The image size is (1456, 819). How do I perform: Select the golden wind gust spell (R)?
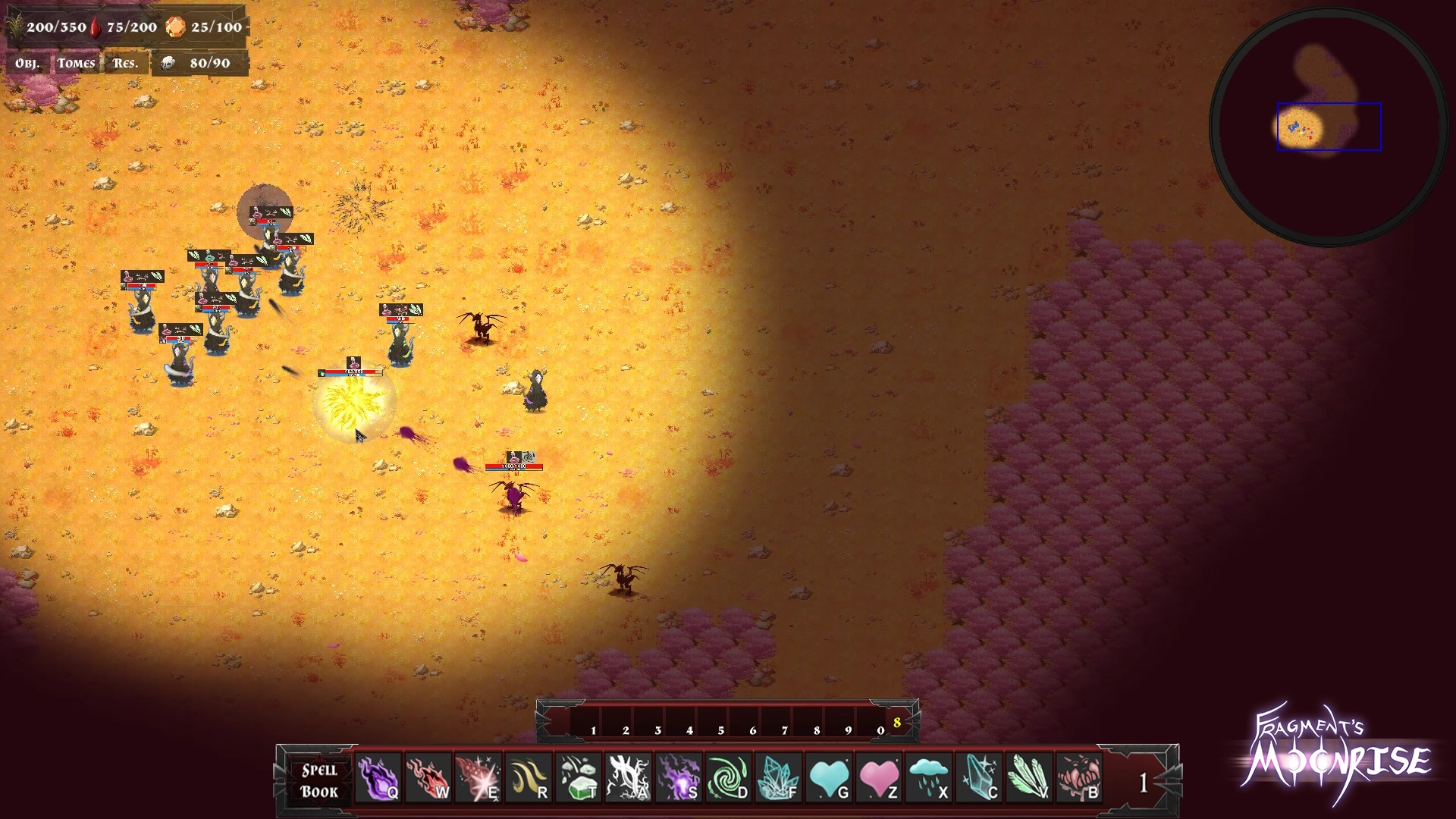528,779
